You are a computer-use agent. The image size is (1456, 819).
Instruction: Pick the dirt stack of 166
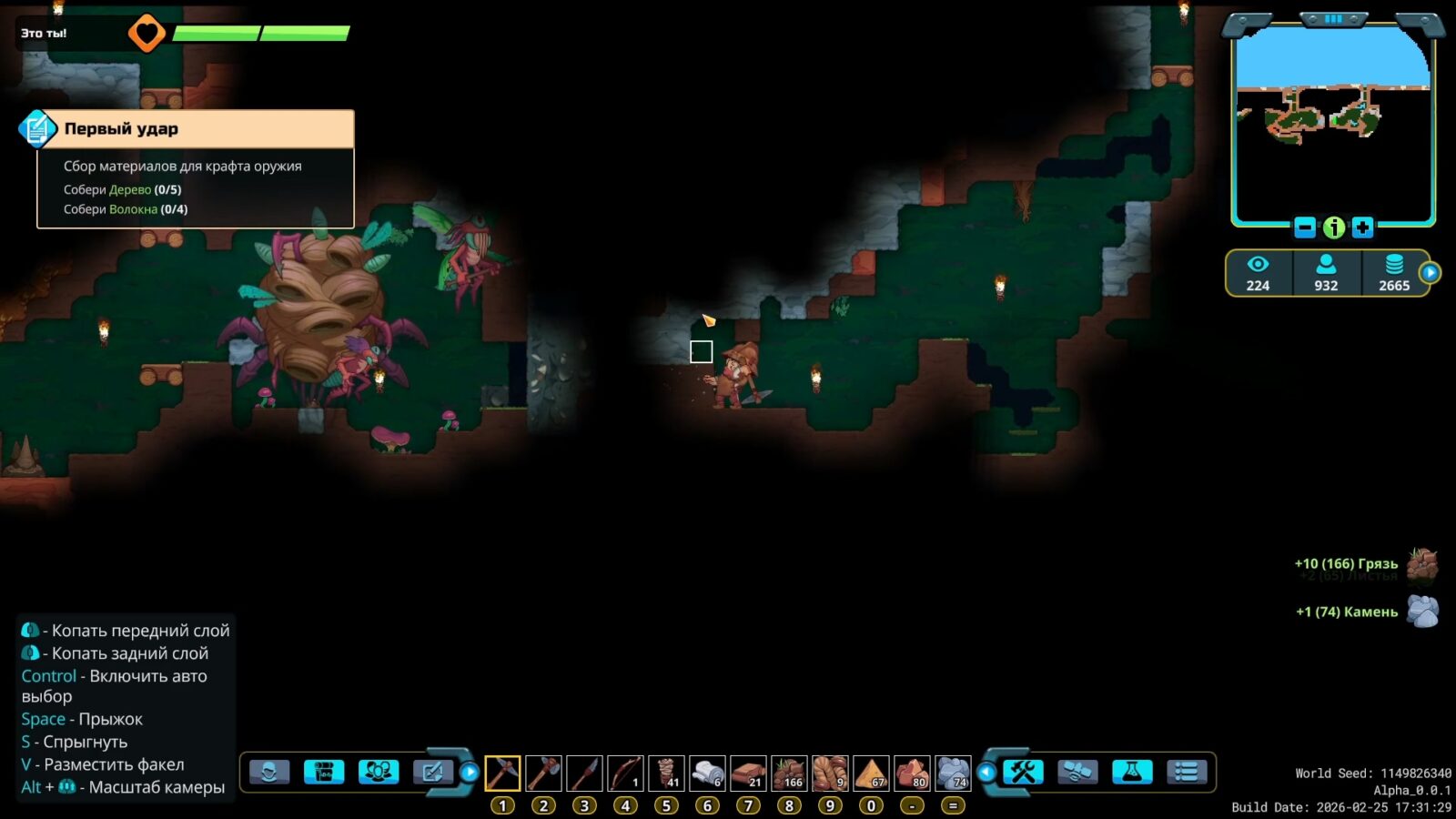(789, 773)
